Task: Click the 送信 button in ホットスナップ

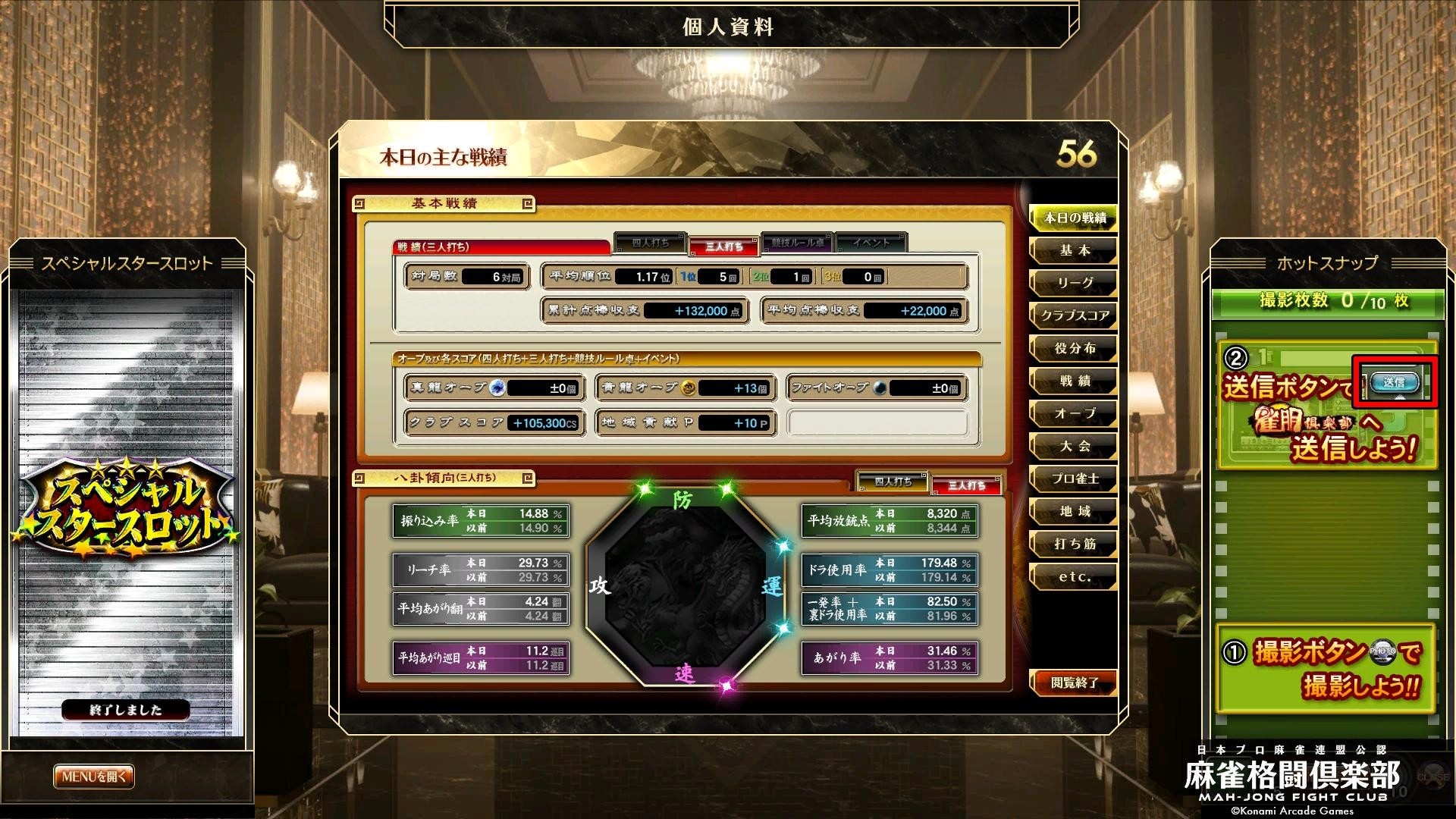Action: (x=1394, y=383)
